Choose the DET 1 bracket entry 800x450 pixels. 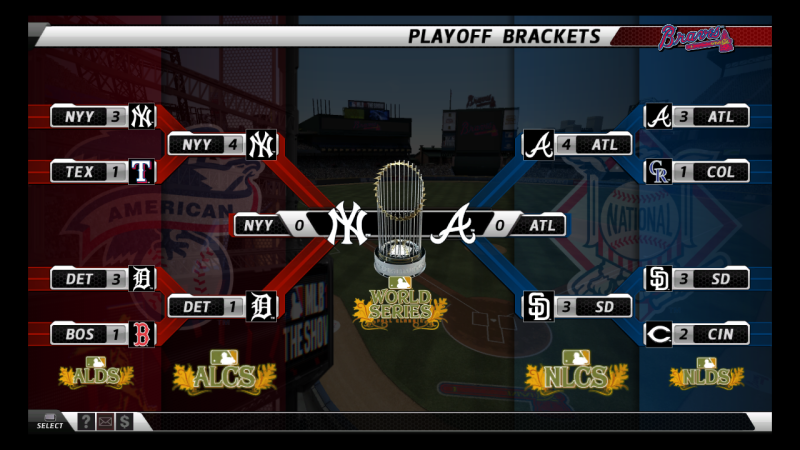[221, 306]
